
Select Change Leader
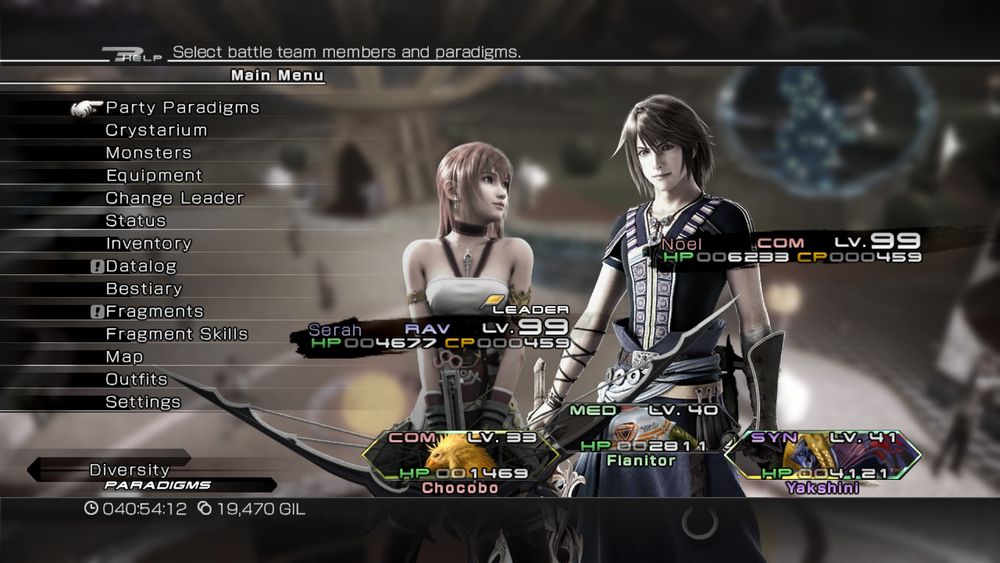pyautogui.click(x=174, y=198)
